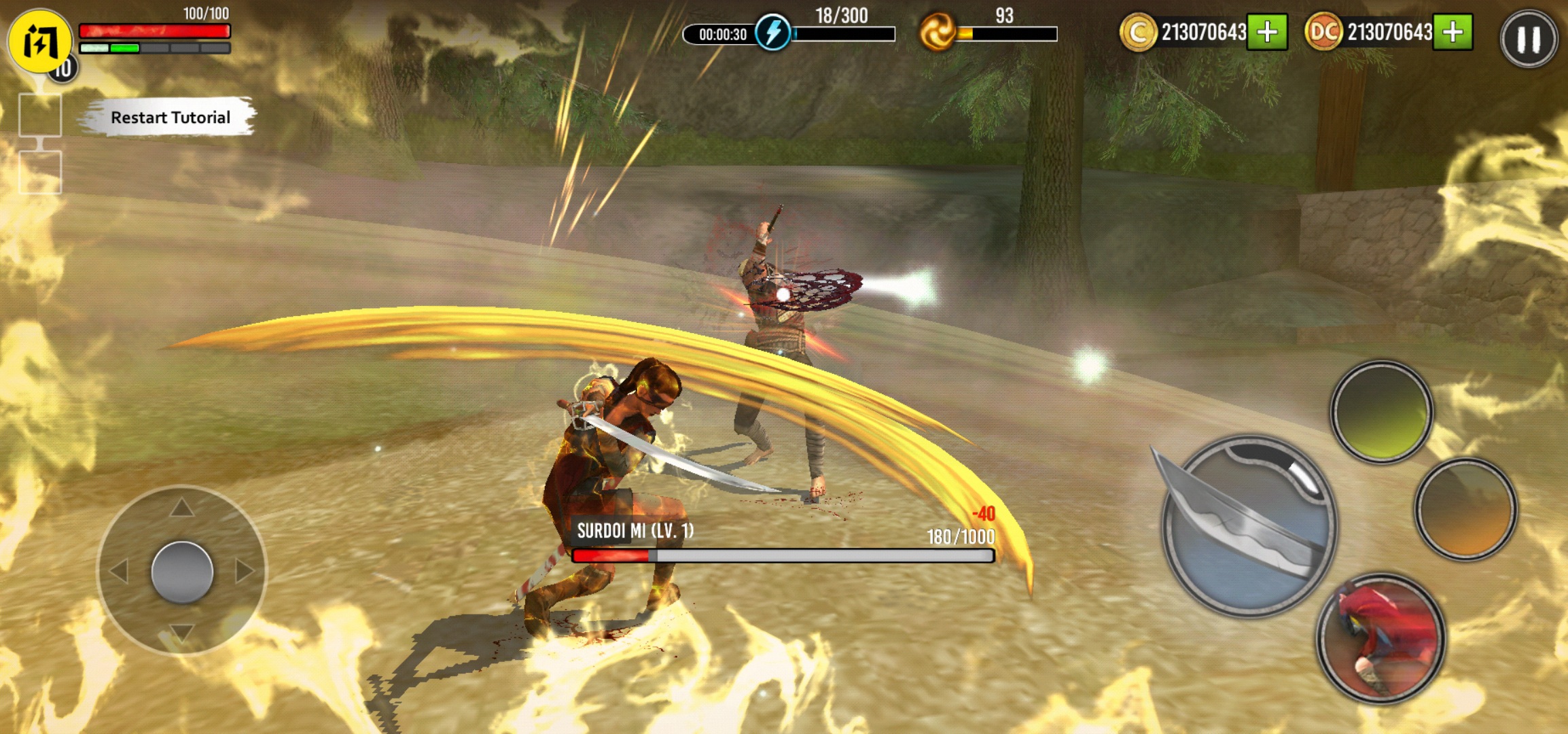Tap the joystick's left arrow

pyautogui.click(x=119, y=571)
